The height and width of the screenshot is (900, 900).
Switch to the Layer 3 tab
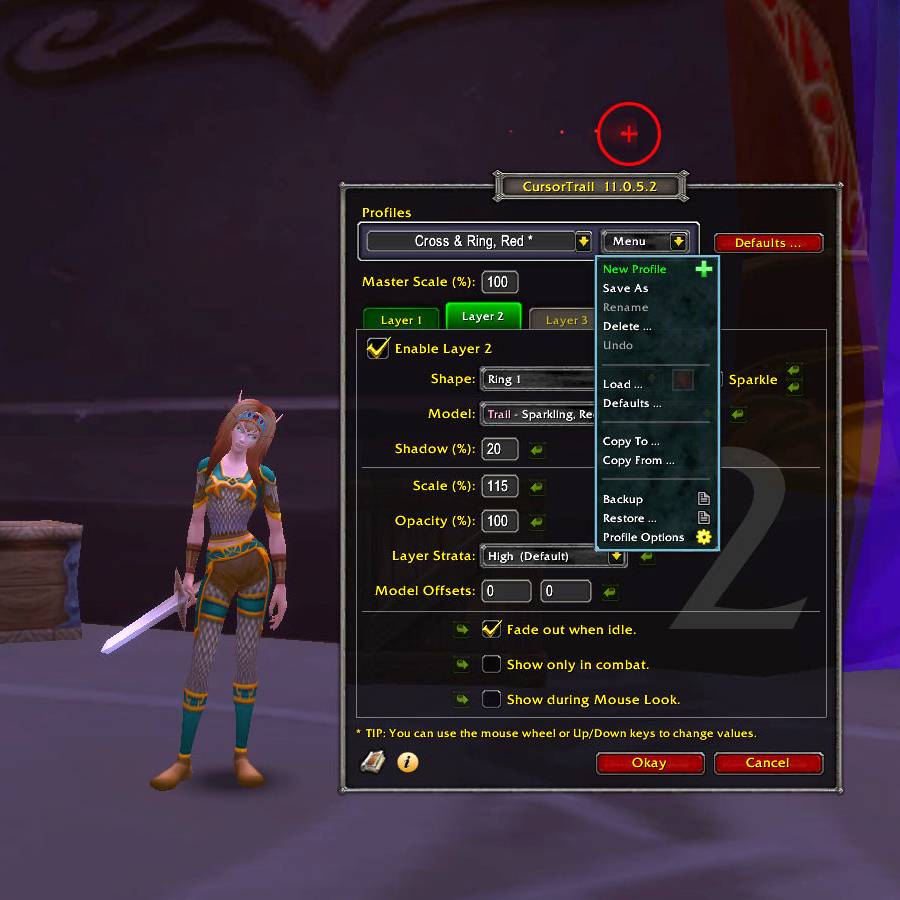point(566,320)
